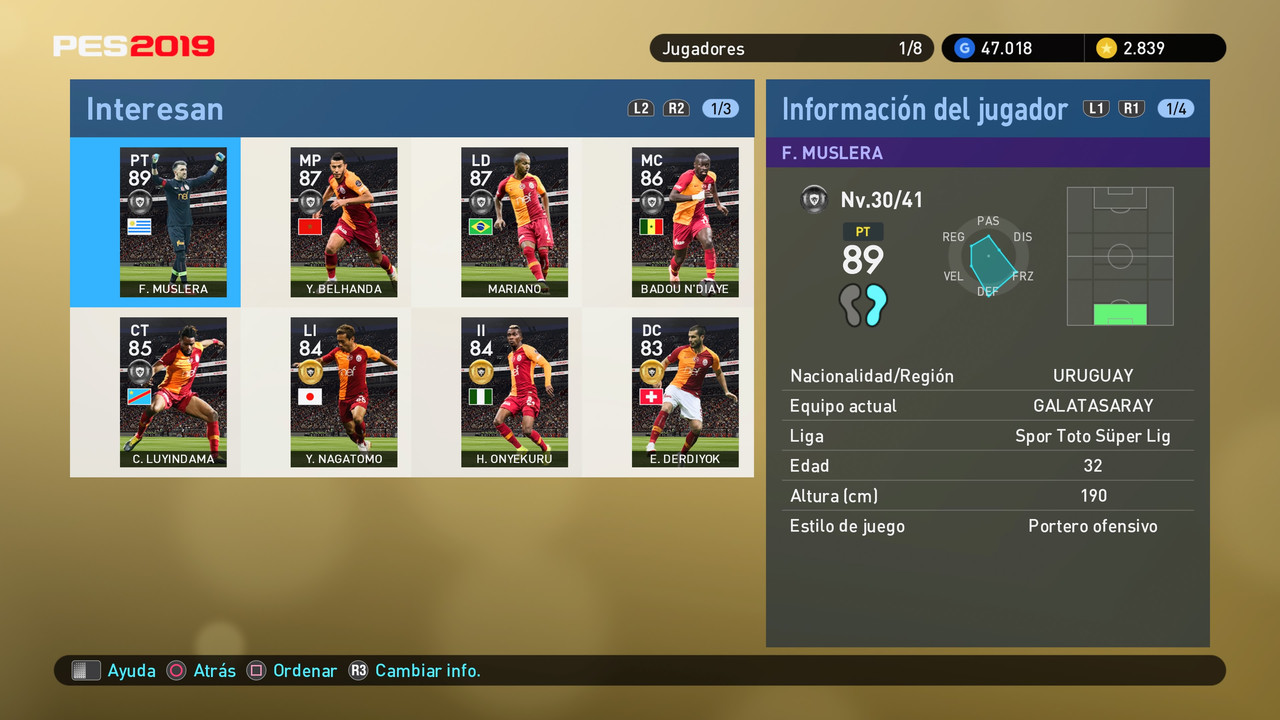Select Mariano's player card
This screenshot has height=720, width=1280.
514,222
